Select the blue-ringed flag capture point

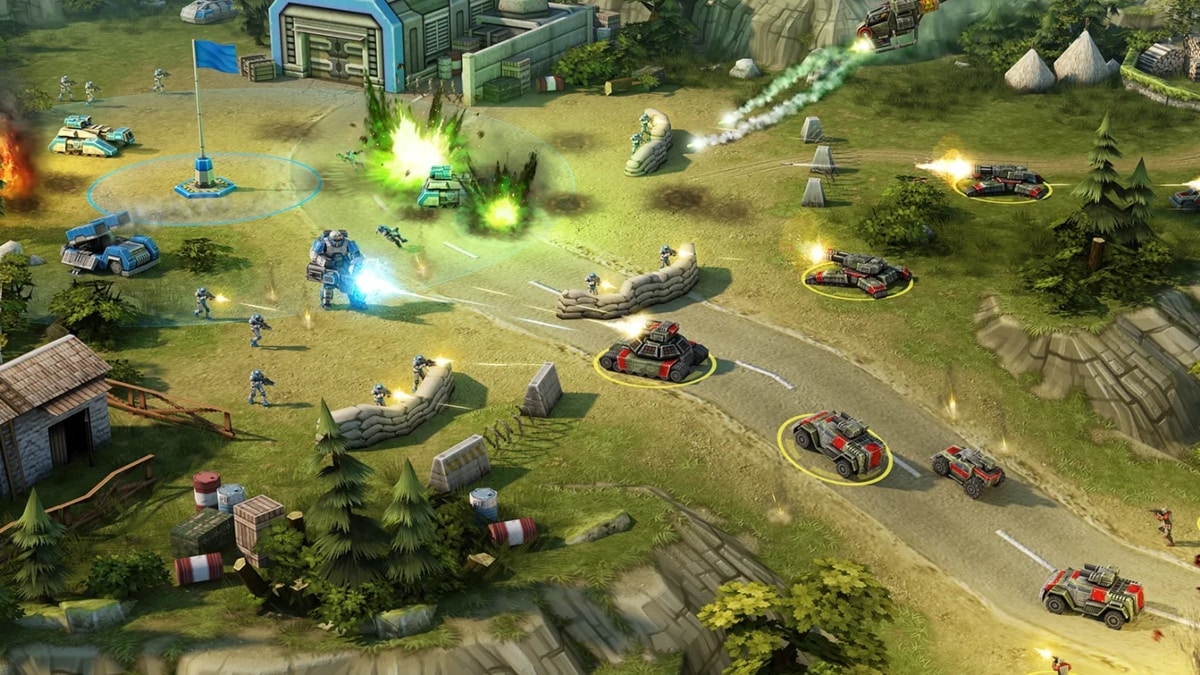tap(204, 184)
